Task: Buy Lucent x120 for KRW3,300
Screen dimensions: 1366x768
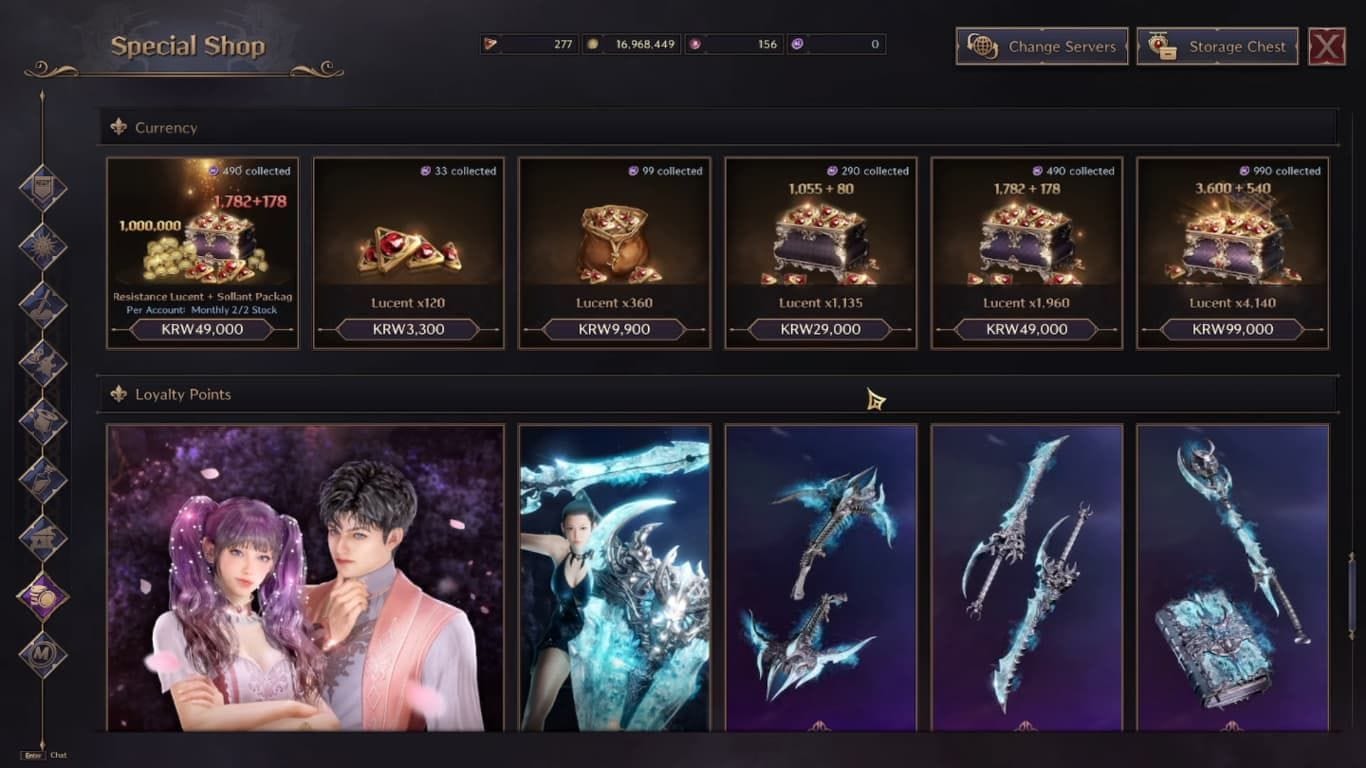Action: 408,329
